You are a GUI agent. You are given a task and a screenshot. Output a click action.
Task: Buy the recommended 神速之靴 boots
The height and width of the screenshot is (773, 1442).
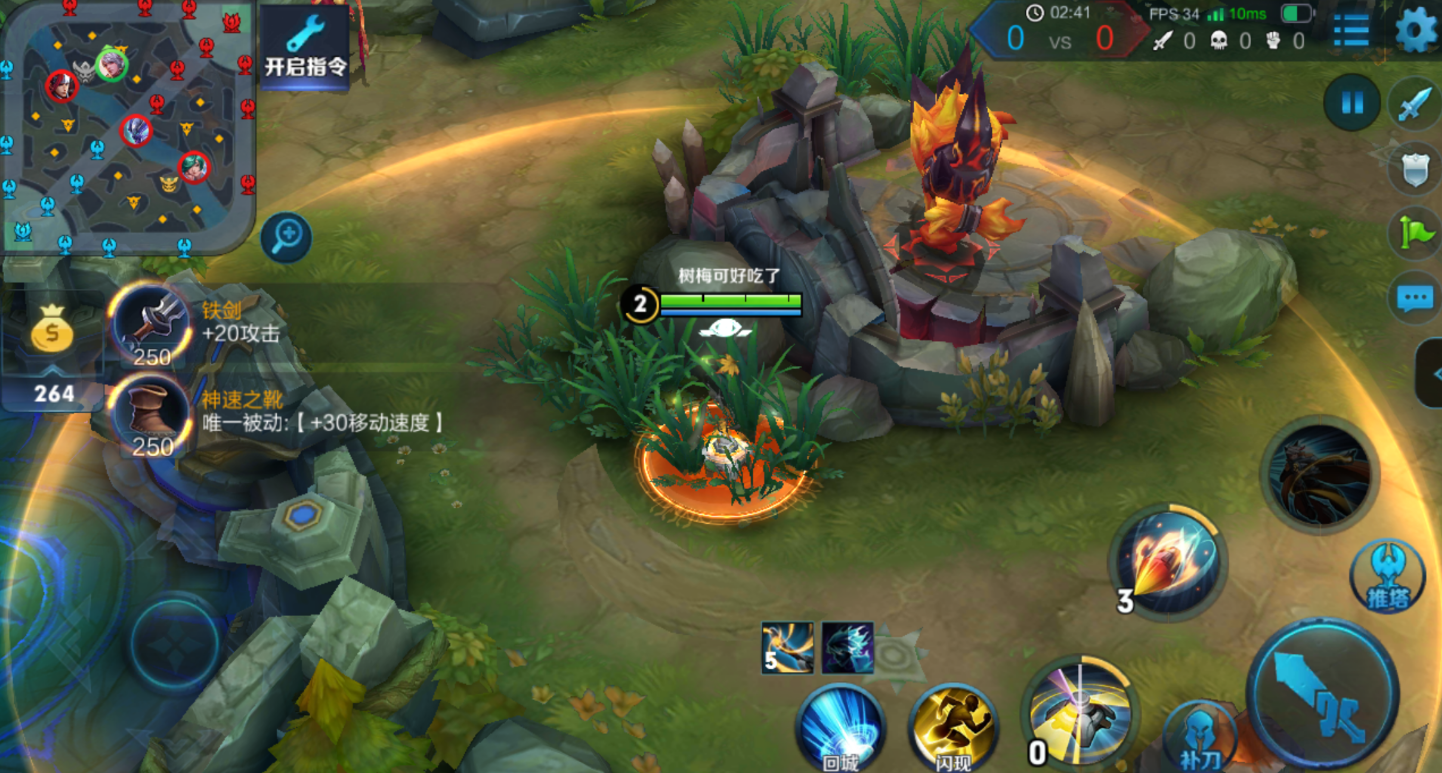(151, 412)
